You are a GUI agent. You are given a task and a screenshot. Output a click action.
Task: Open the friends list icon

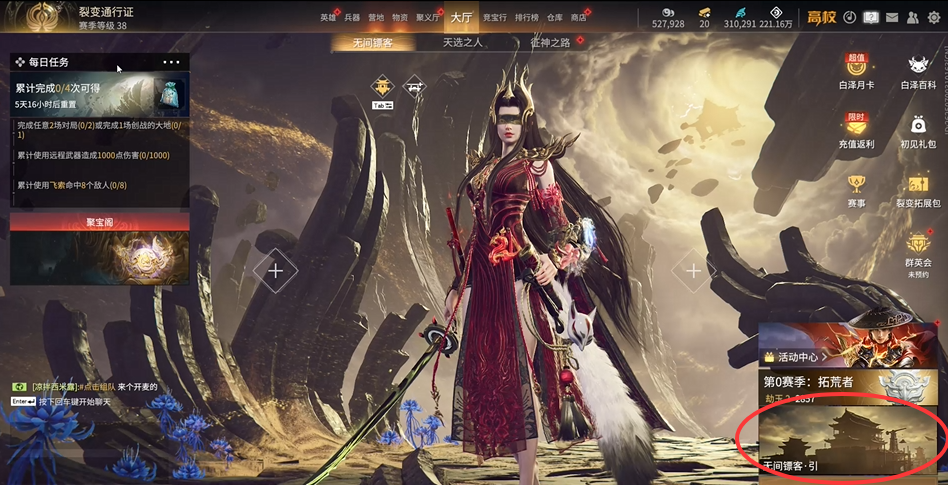913,17
